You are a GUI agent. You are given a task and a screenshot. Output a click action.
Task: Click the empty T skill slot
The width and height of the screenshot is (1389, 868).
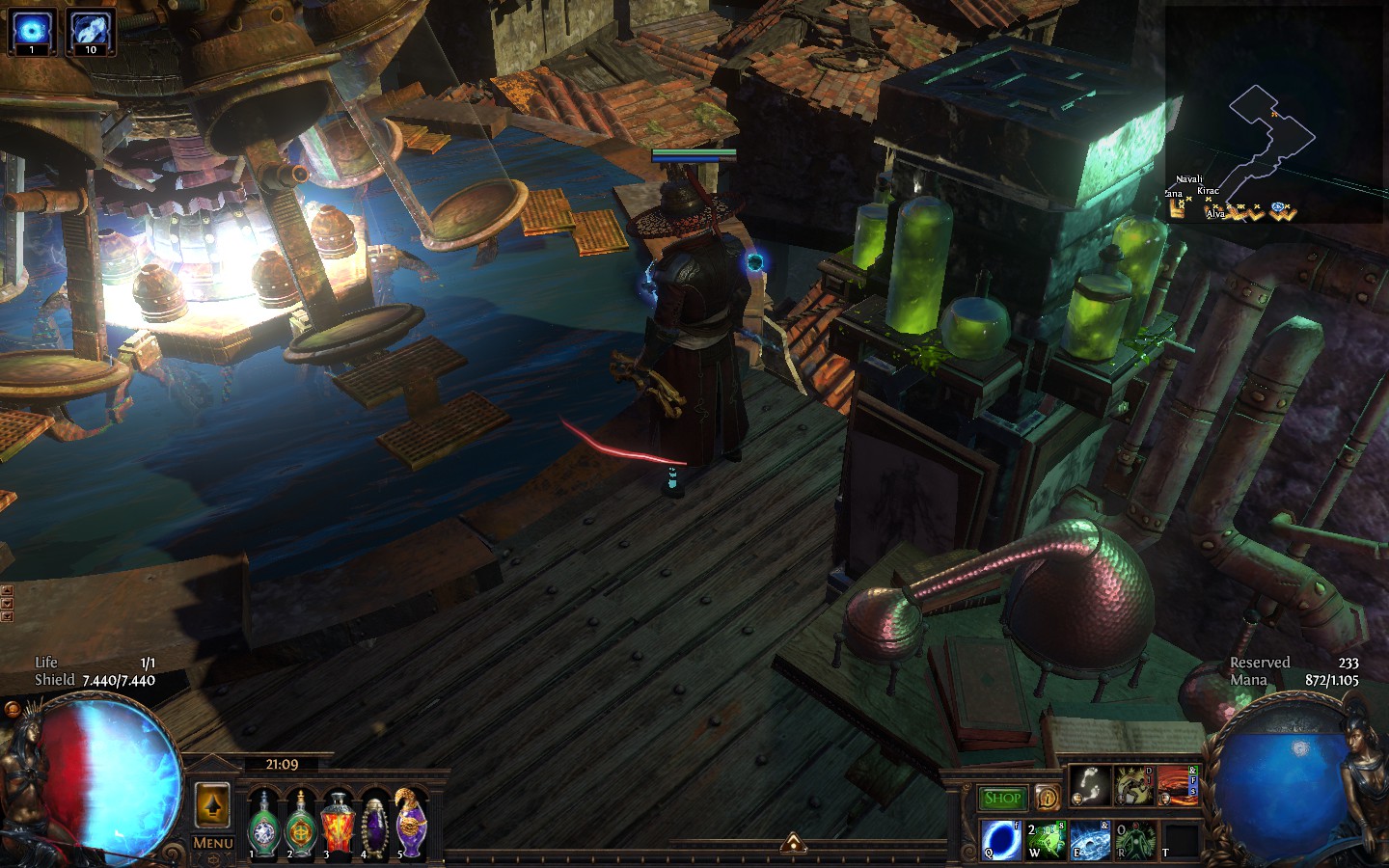point(1181,839)
